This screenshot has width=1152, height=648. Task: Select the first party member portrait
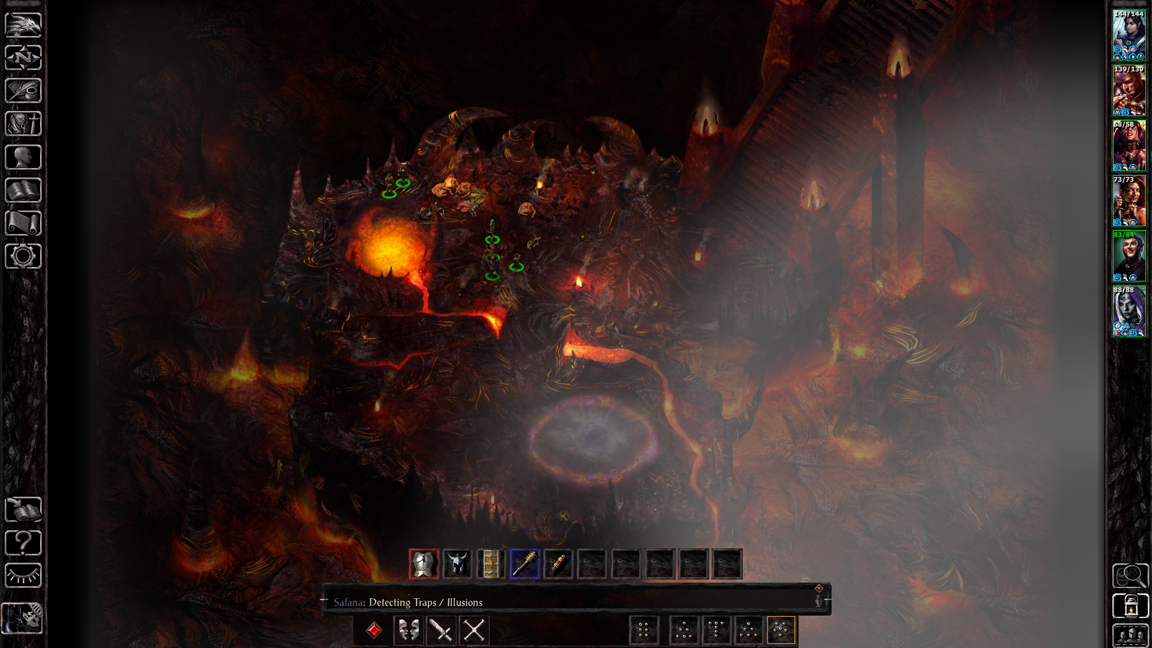[1129, 37]
